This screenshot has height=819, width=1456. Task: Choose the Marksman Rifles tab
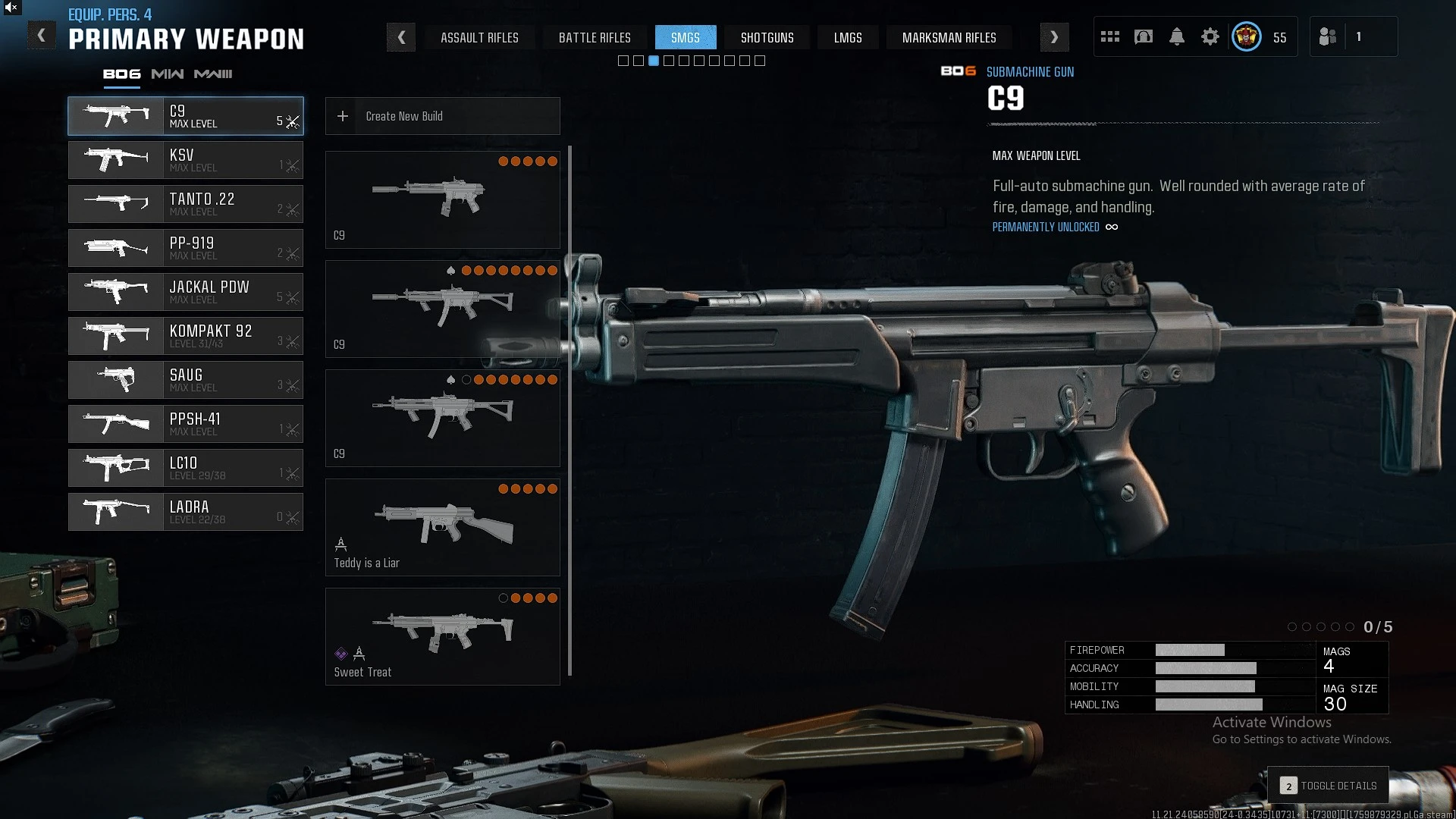[949, 38]
